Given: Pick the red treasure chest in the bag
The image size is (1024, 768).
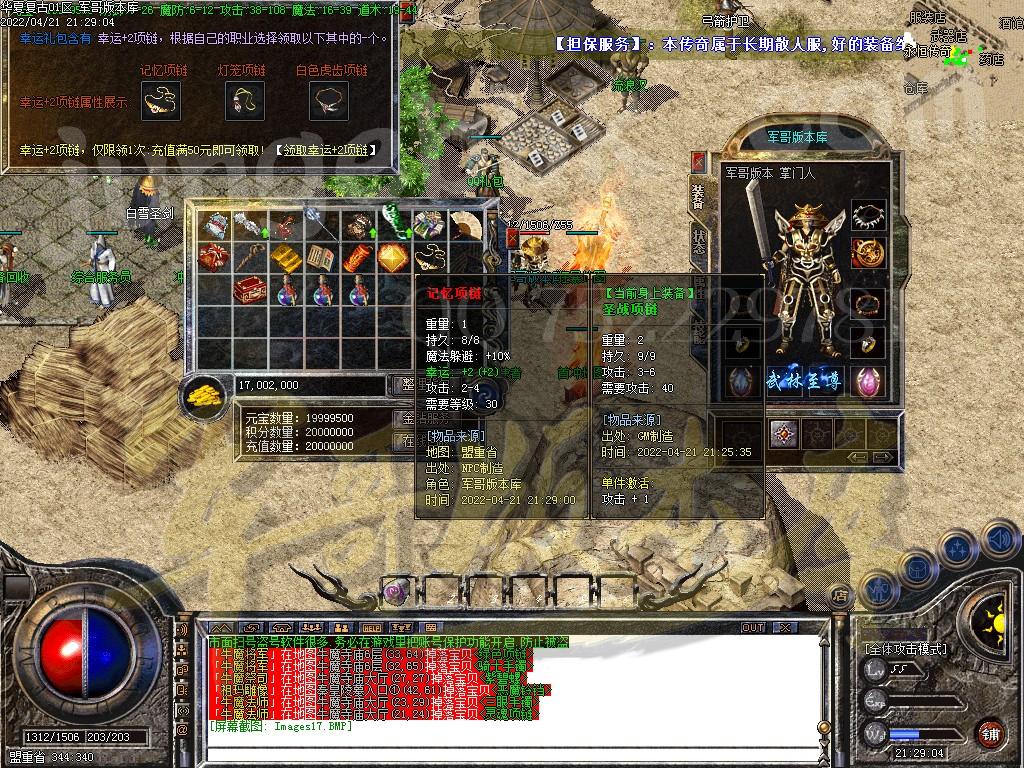Looking at the screenshot, I should (x=249, y=290).
